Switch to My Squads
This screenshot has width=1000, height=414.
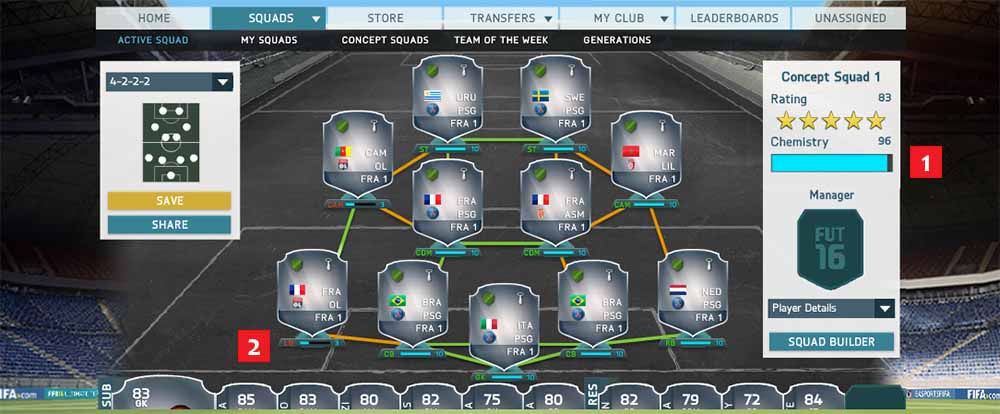268,40
